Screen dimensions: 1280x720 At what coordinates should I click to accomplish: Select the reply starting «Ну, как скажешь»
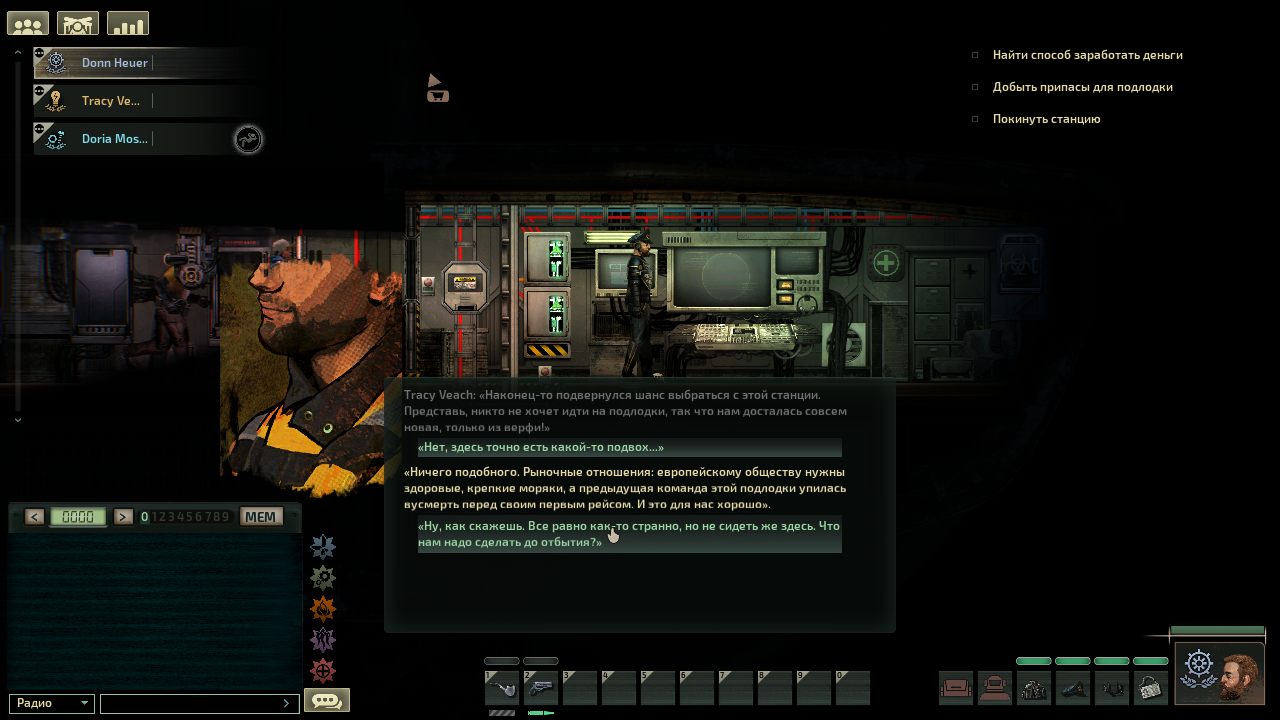(629, 534)
